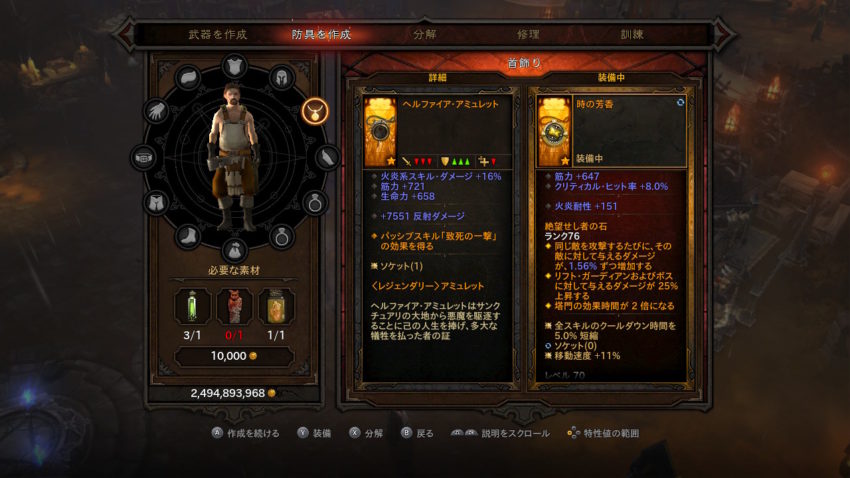This screenshot has width=850, height=478.
Task: Select the boots crafting slot
Action: tap(190, 237)
